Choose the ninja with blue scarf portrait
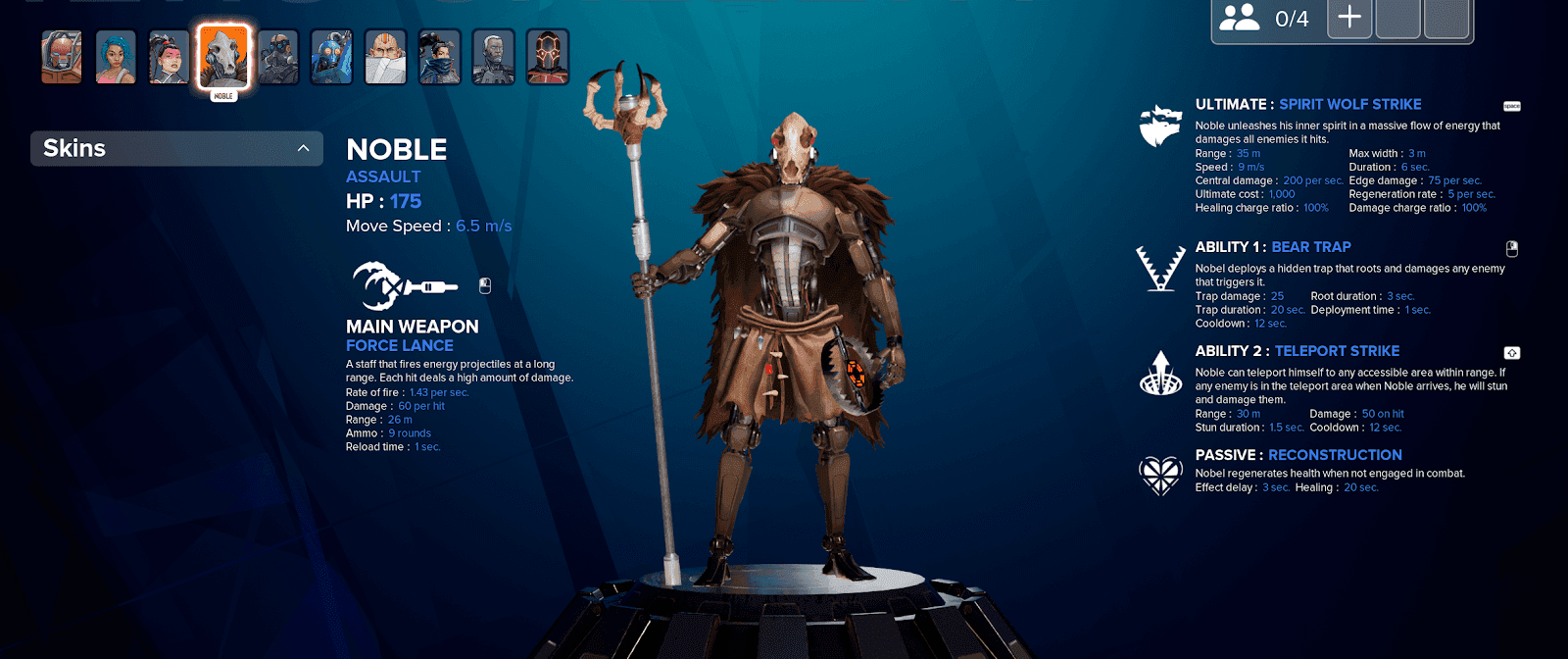Screen dimensions: 1568x659 pos(439,57)
